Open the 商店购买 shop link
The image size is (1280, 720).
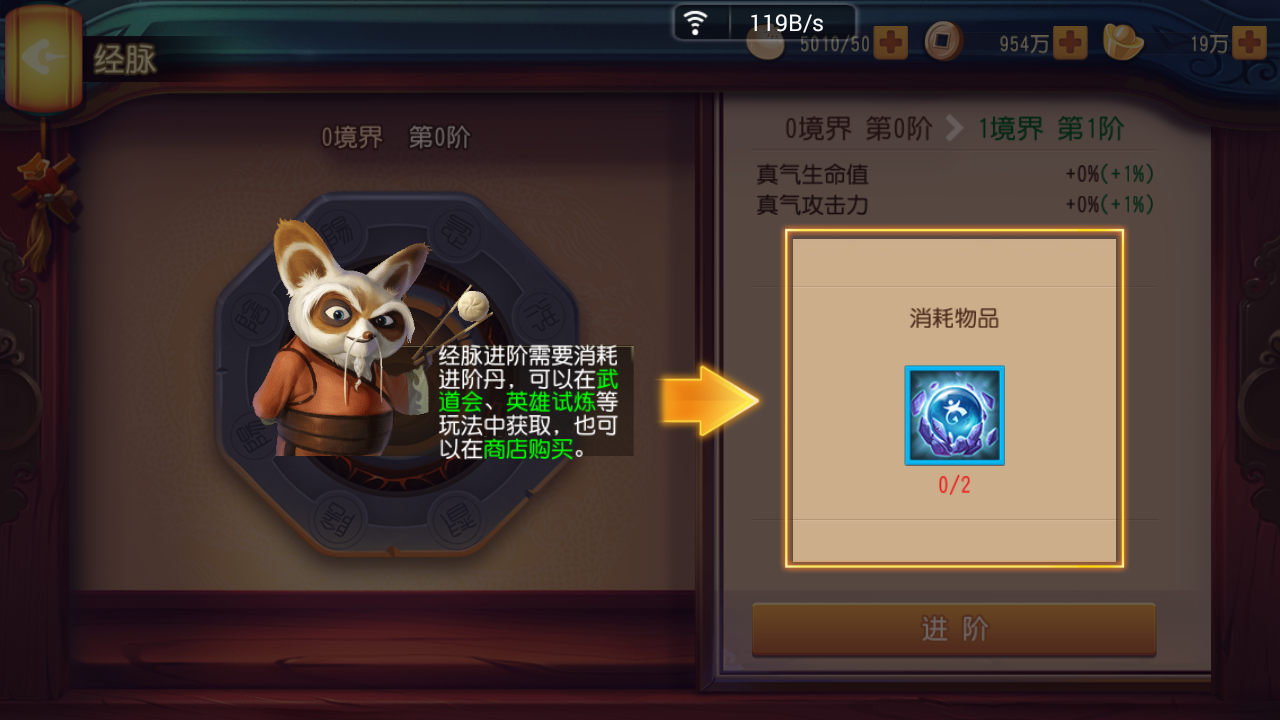pyautogui.click(x=528, y=449)
